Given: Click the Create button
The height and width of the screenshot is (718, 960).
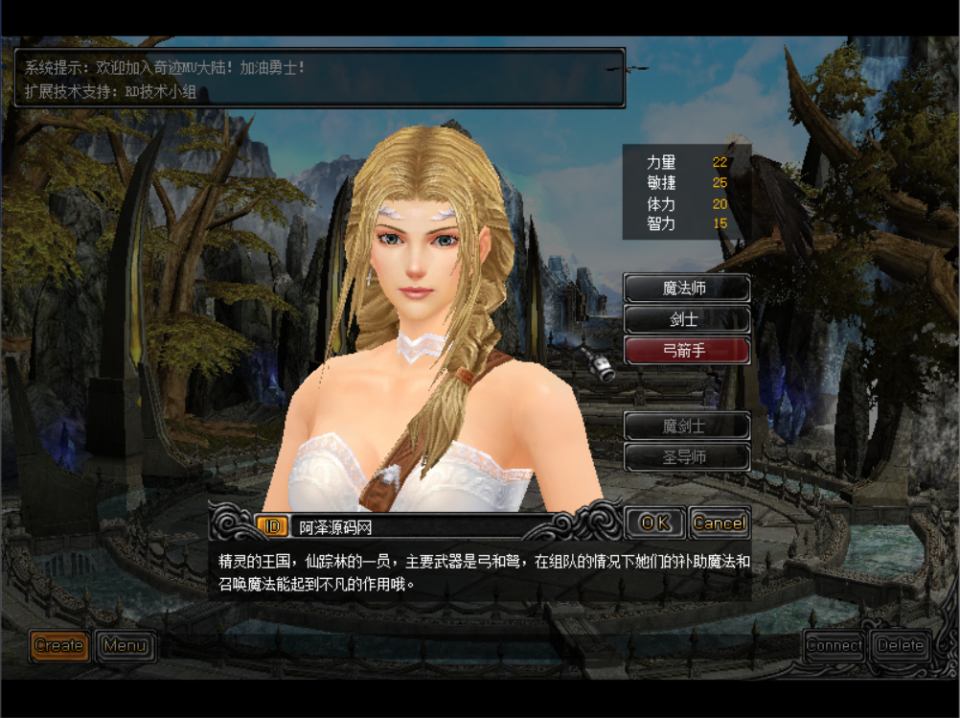Looking at the screenshot, I should (x=59, y=645).
